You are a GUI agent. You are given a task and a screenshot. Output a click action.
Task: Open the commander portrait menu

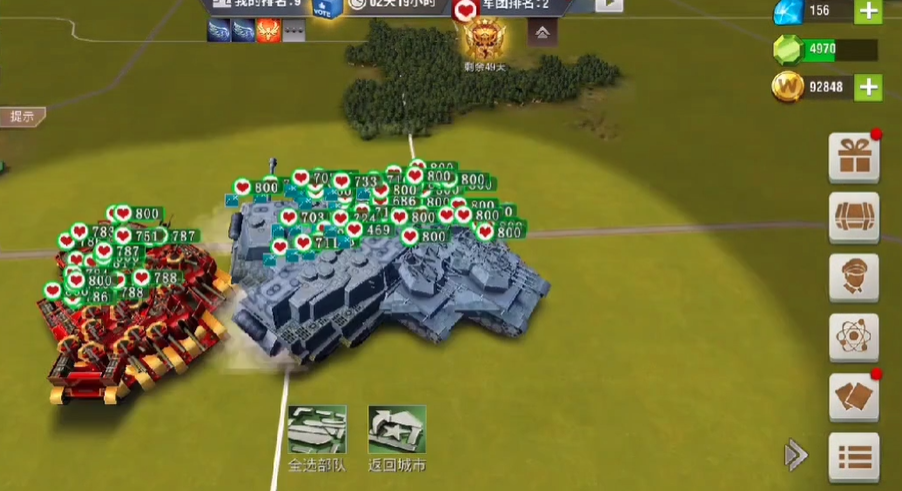click(x=854, y=277)
